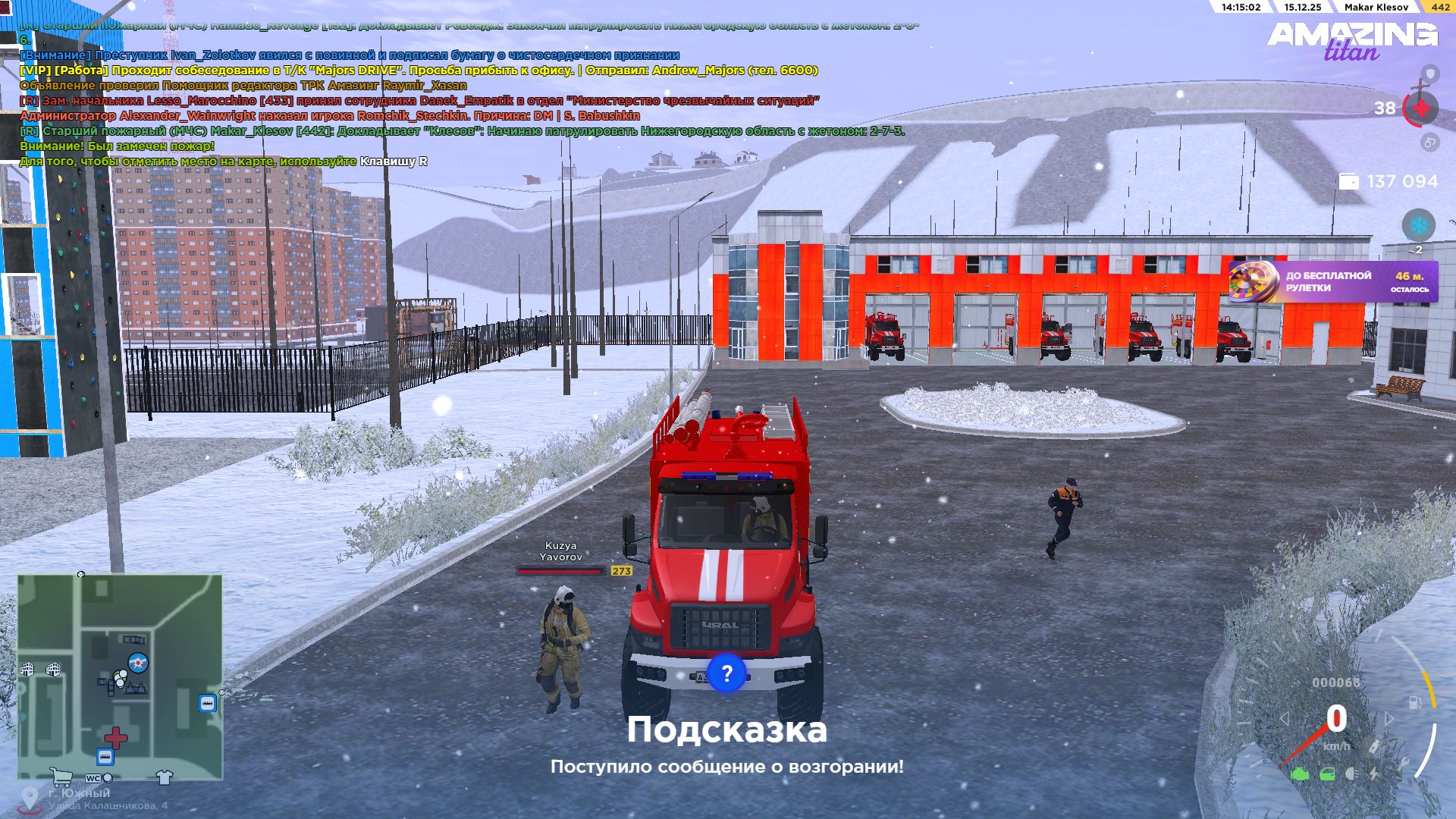Viewport: 1456px width, 819px height.
Task: Toggle the lightning electrics indicator
Action: click(1374, 774)
